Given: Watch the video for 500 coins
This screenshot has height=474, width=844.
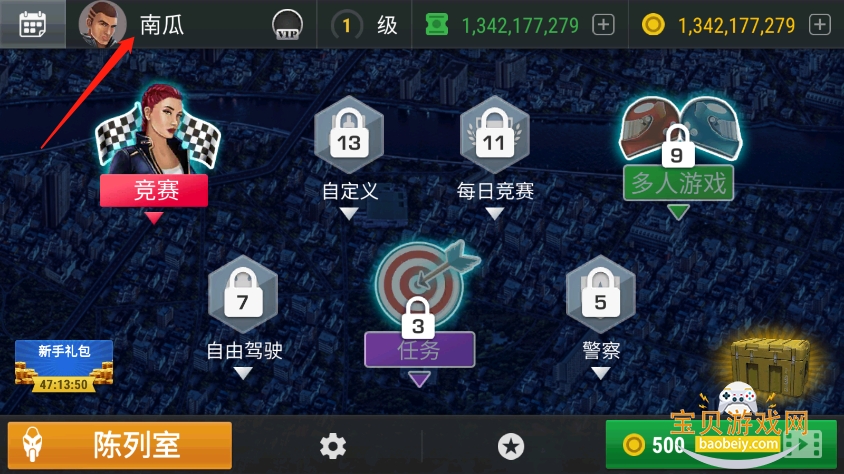Looking at the screenshot, I should 720,445.
